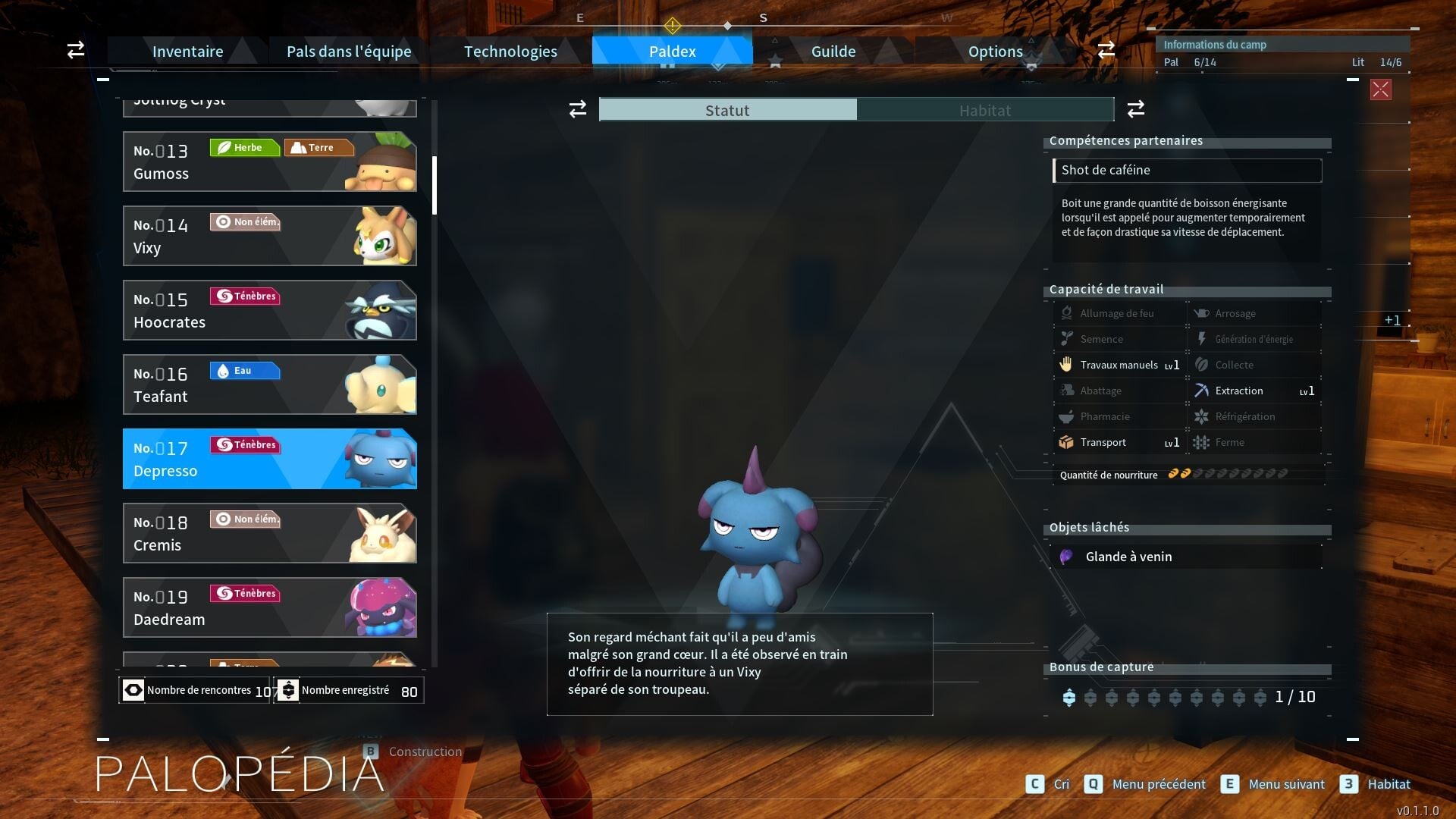The width and height of the screenshot is (1456, 819).
Task: Switch to Pals dans l'équipe tab
Action: [349, 52]
